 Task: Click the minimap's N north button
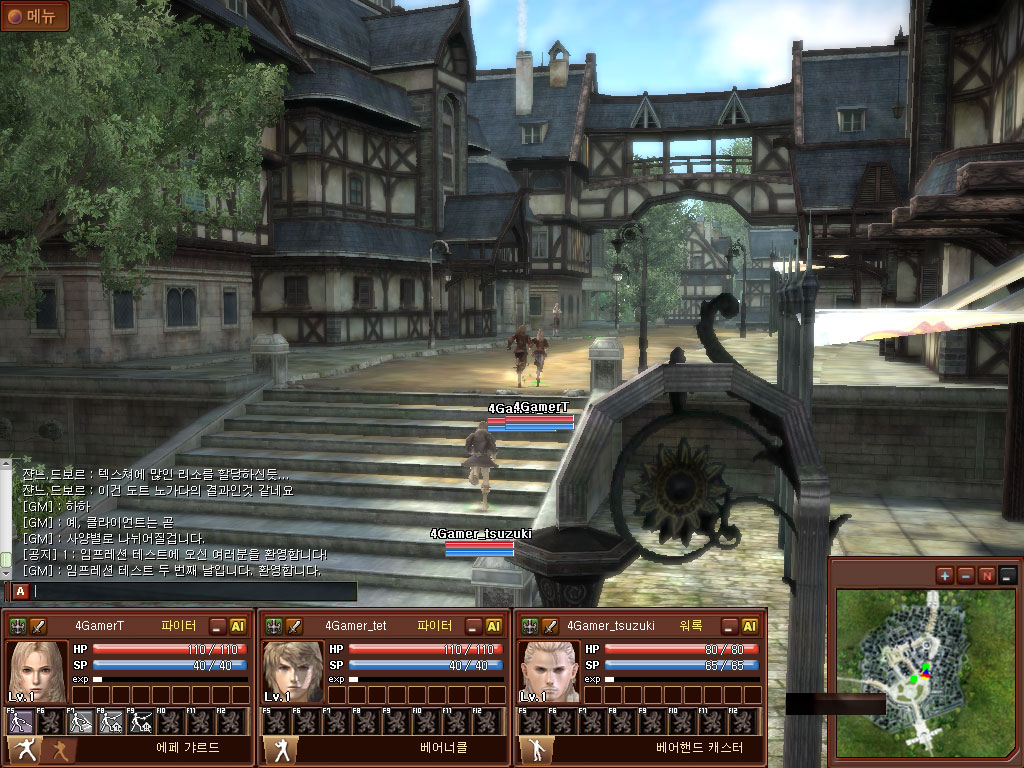click(x=987, y=575)
